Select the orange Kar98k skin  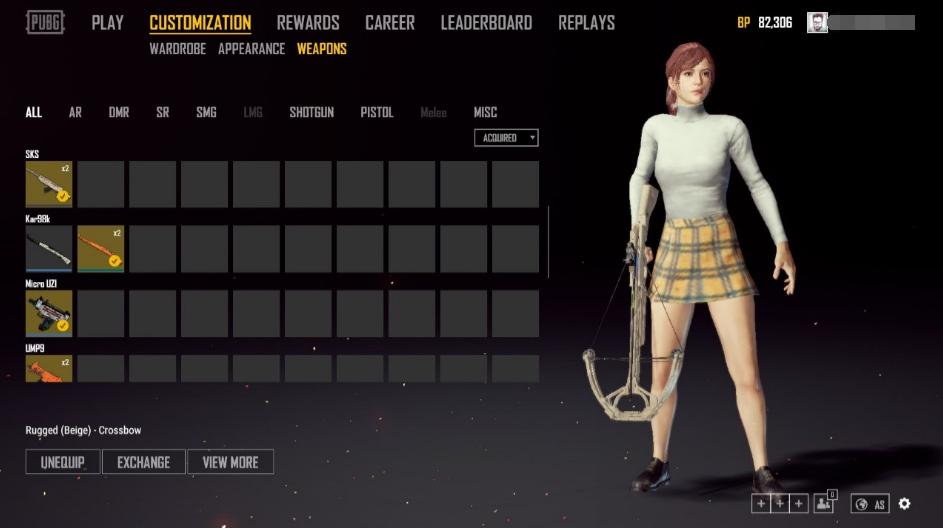coord(101,249)
